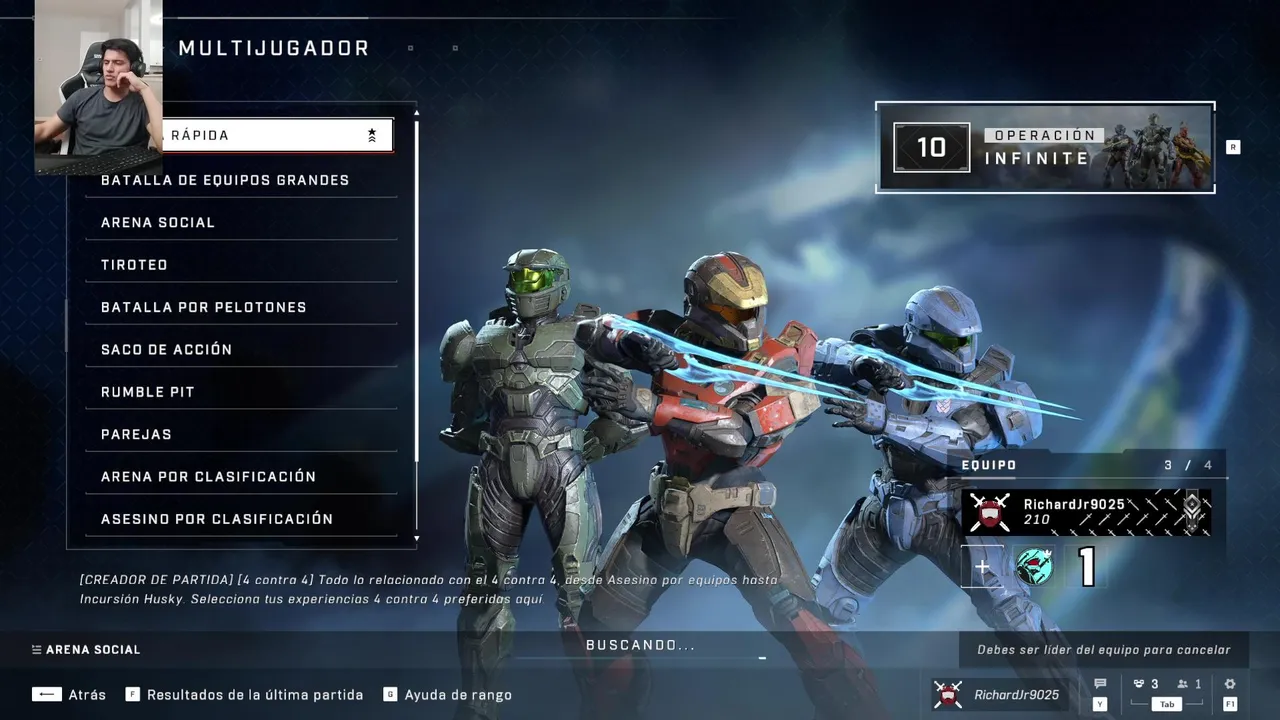Open the chat speech bubble icon
This screenshot has width=1280, height=720.
coord(1100,685)
